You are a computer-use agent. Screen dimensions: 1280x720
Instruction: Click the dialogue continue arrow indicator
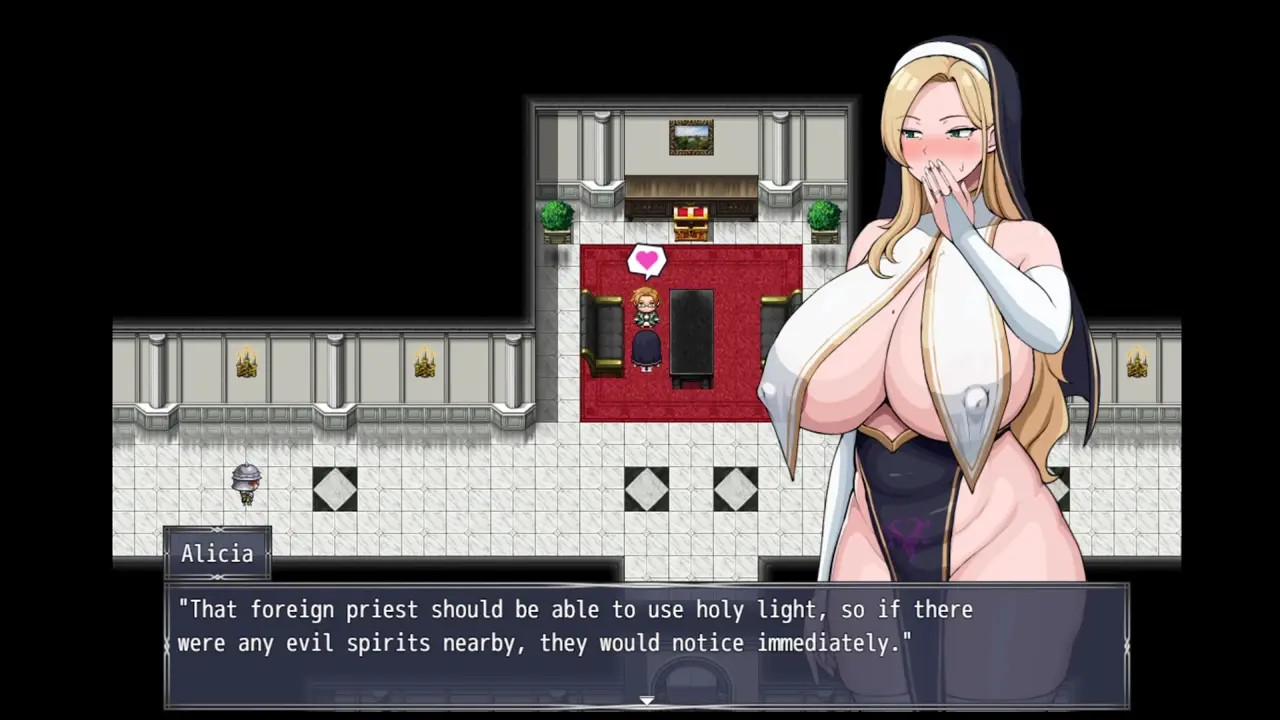click(646, 700)
